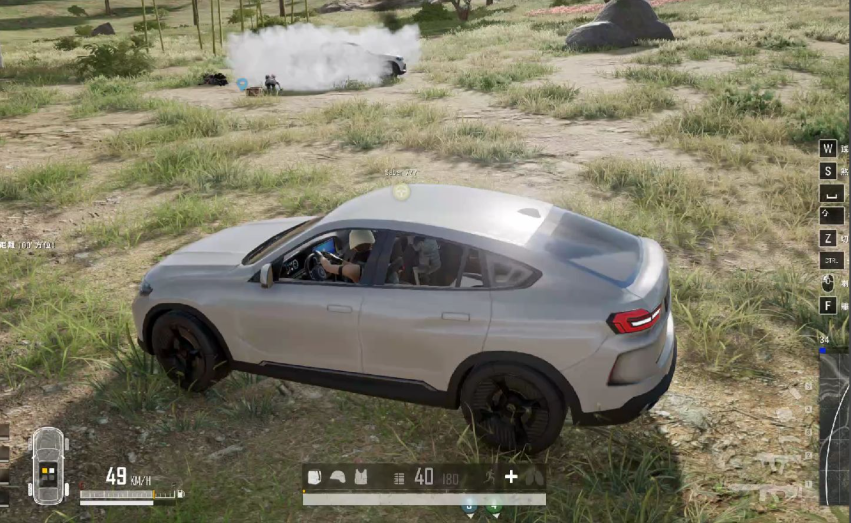Click the fuel pump icon
The height and width of the screenshot is (523, 851).
(179, 494)
